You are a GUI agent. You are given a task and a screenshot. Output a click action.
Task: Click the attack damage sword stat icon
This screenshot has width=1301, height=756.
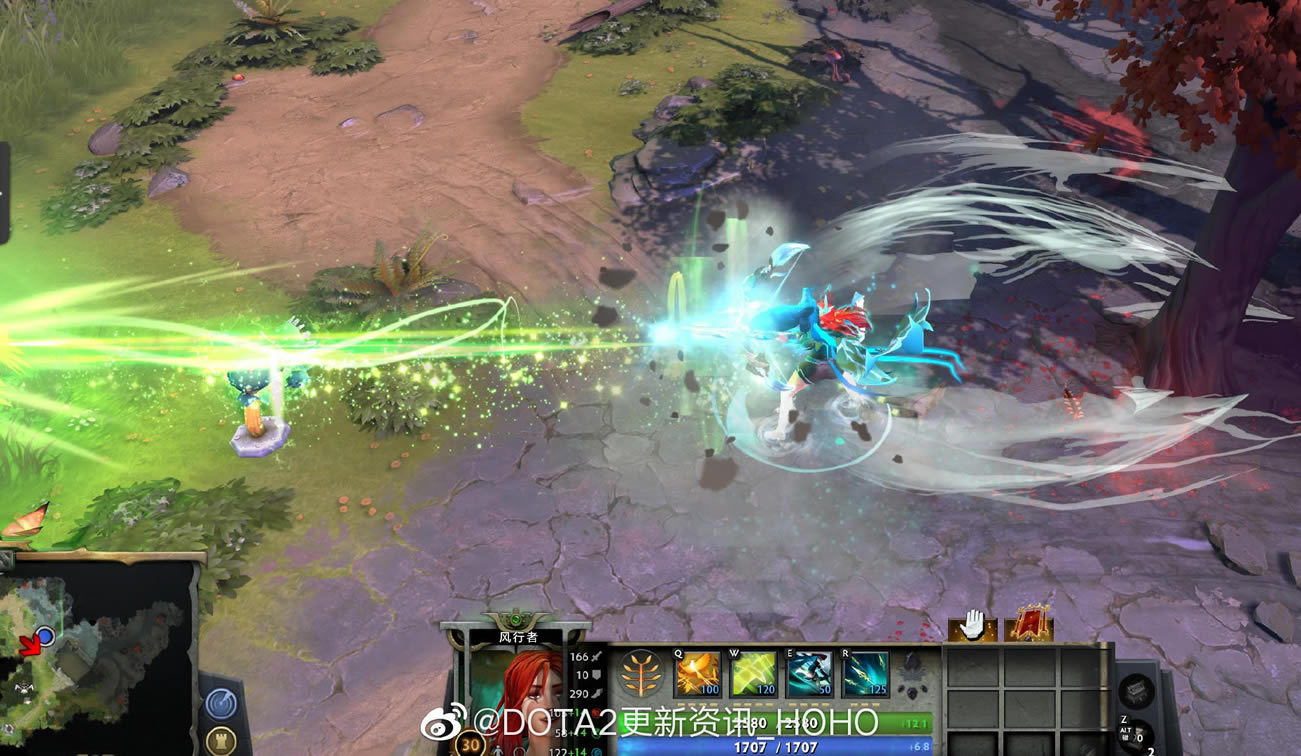coord(594,656)
